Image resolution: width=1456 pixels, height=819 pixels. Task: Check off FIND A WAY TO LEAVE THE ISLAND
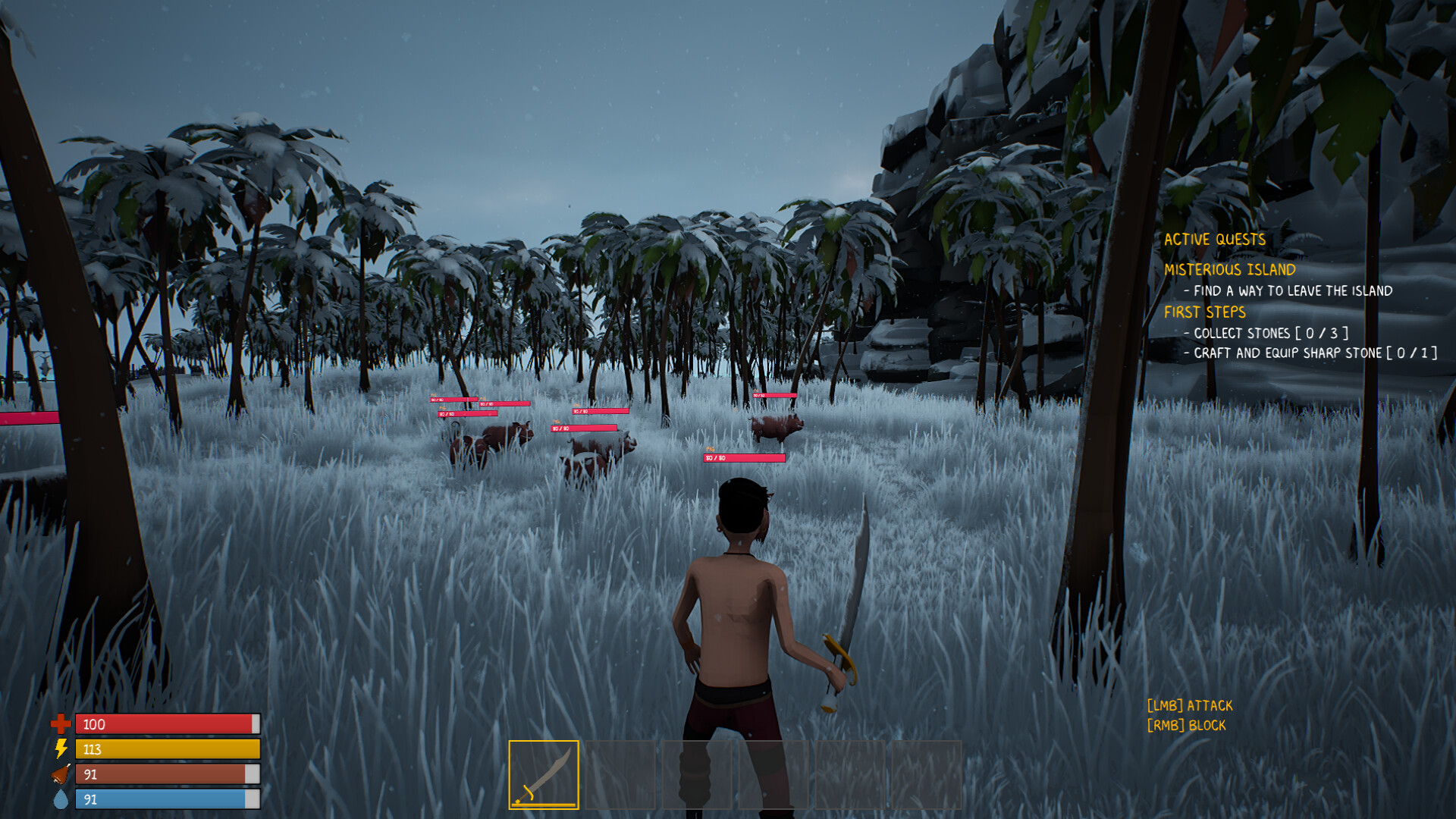(x=1290, y=291)
